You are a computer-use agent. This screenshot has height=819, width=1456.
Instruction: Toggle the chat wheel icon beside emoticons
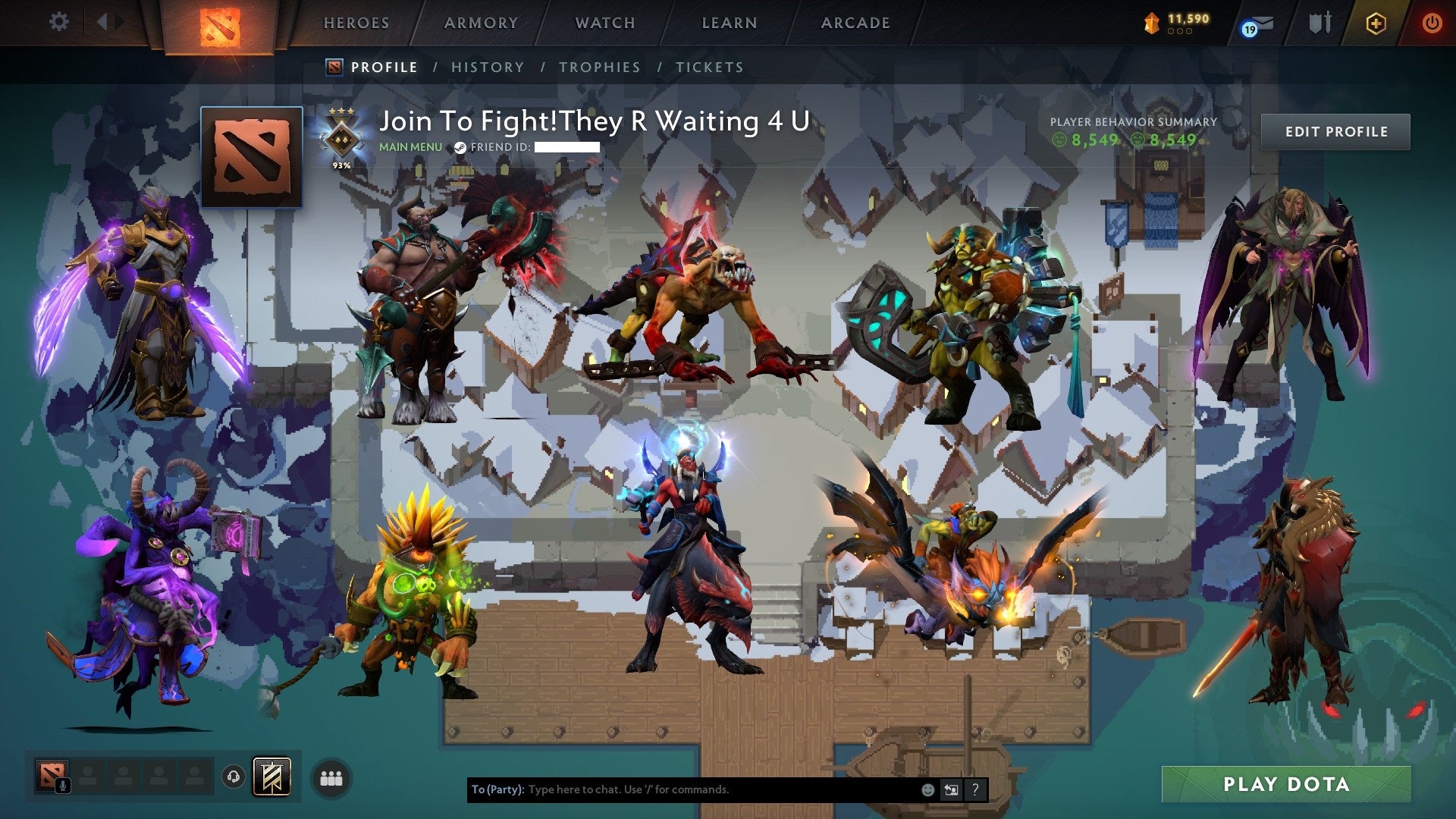[951, 789]
